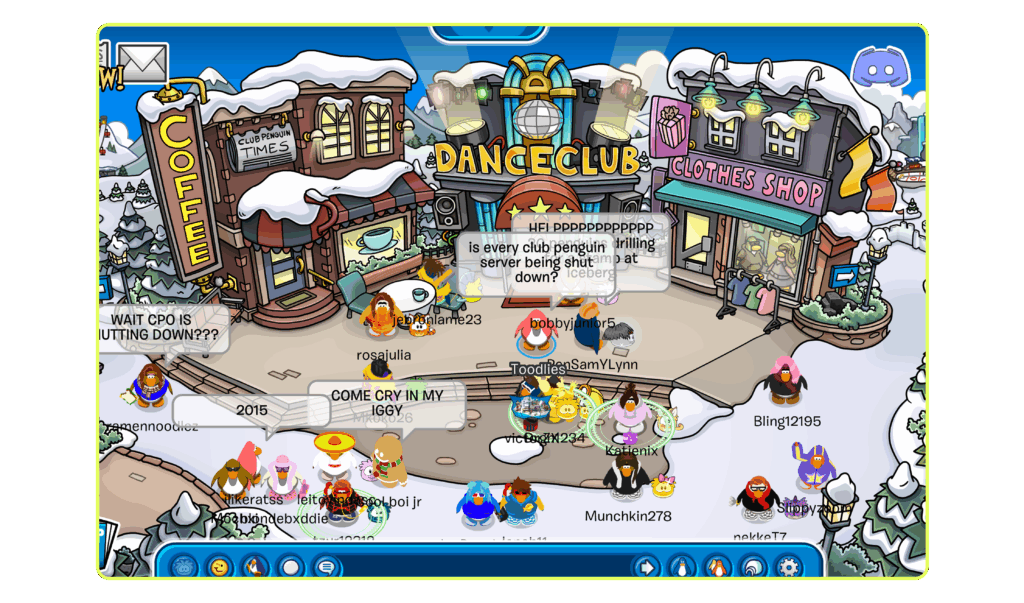Open the player card penguin icon
1024x603 pixels.
click(682, 567)
